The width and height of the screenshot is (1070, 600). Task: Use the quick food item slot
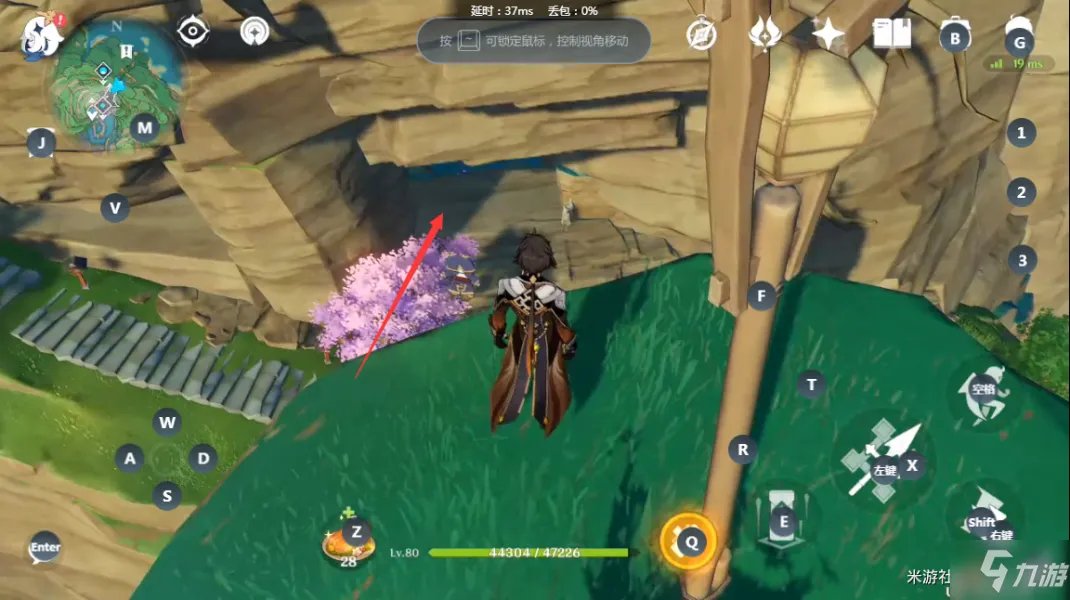[x=350, y=541]
